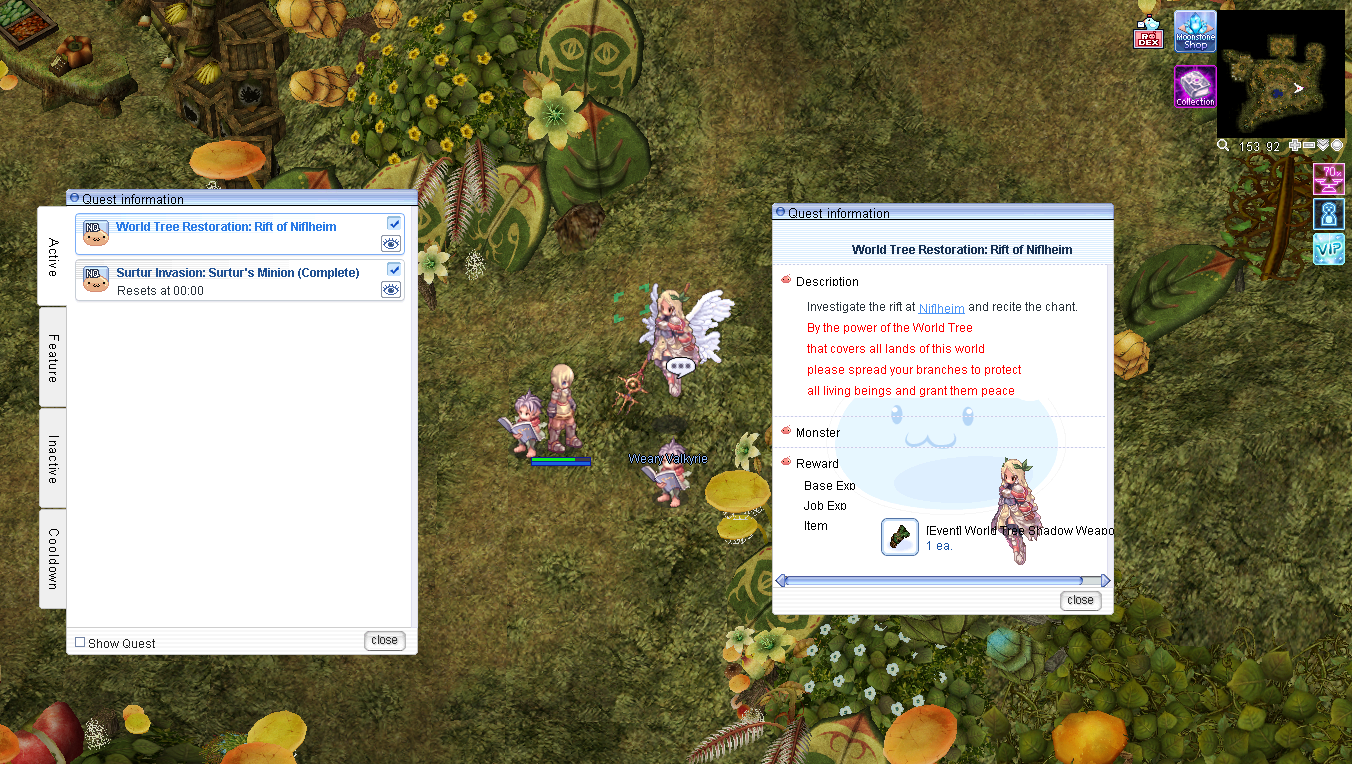Click the VIP status icon
The height and width of the screenshot is (764, 1352).
(1329, 249)
